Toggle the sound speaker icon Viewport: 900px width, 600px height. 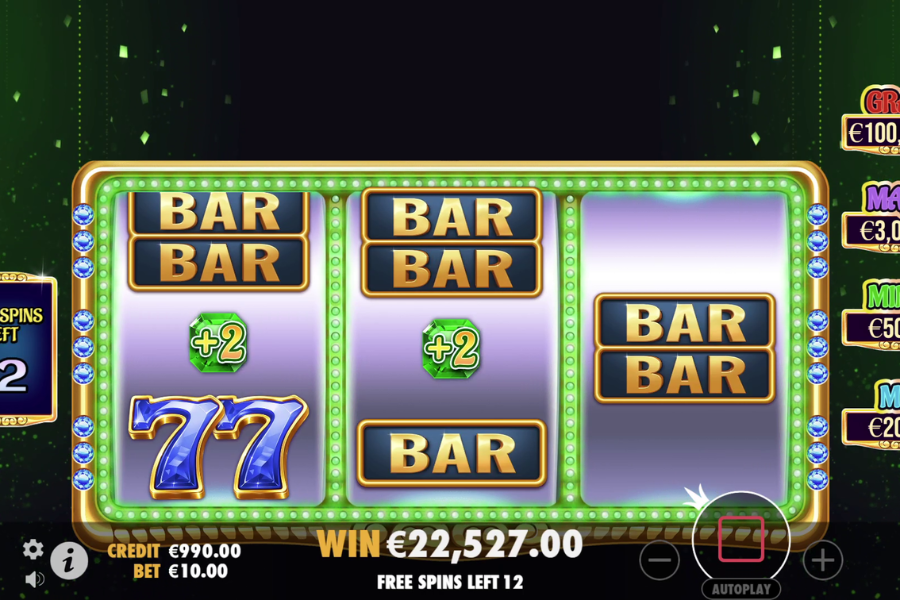coord(33,578)
